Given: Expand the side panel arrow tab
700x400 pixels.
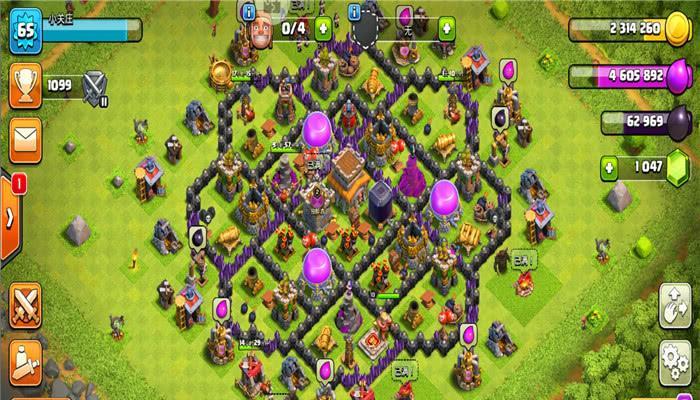Looking at the screenshot, I should 10,214.
